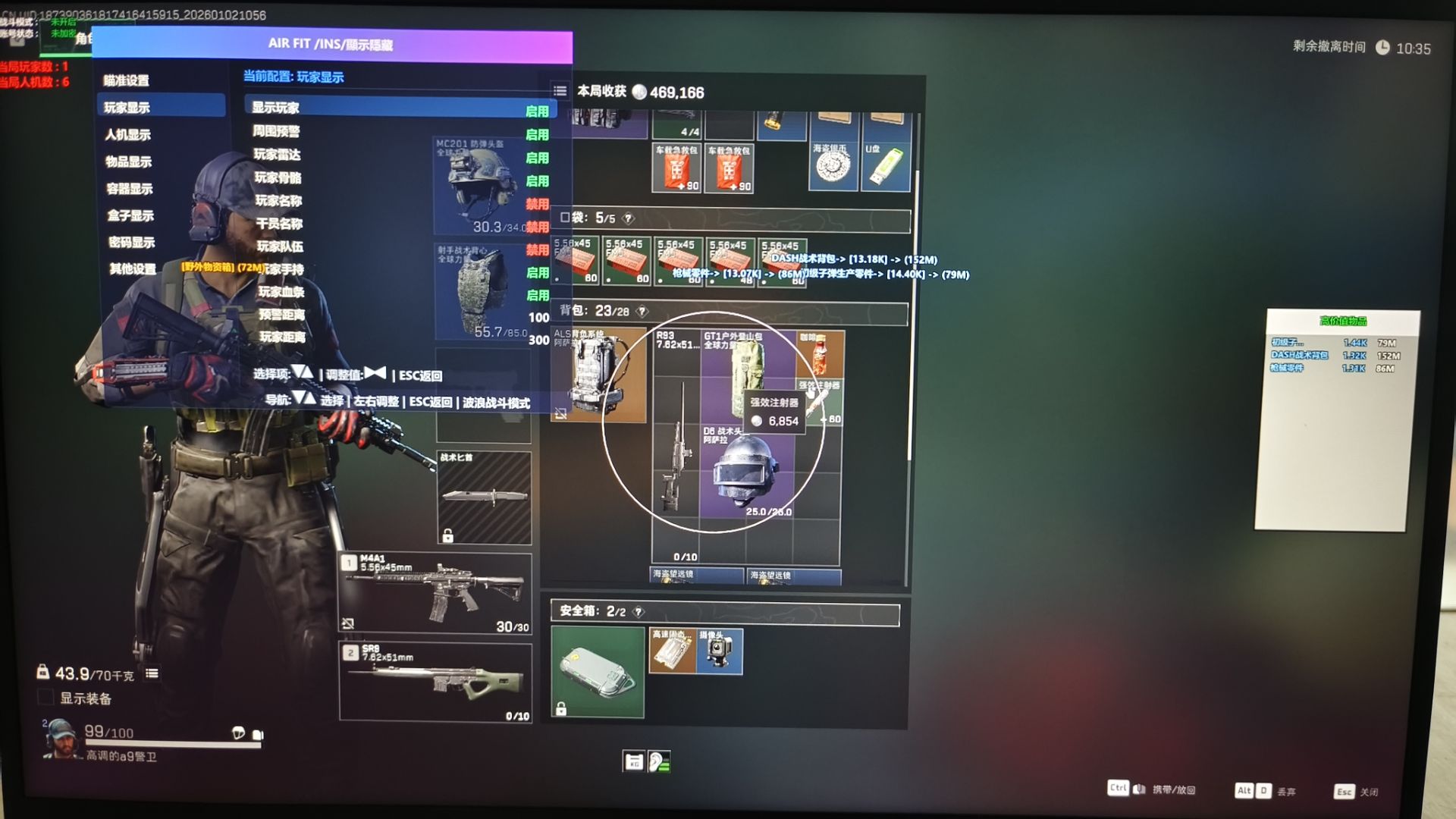Image resolution: width=1456 pixels, height=819 pixels.
Task: Select the M4A1 primary weapon slot
Action: pos(435,592)
